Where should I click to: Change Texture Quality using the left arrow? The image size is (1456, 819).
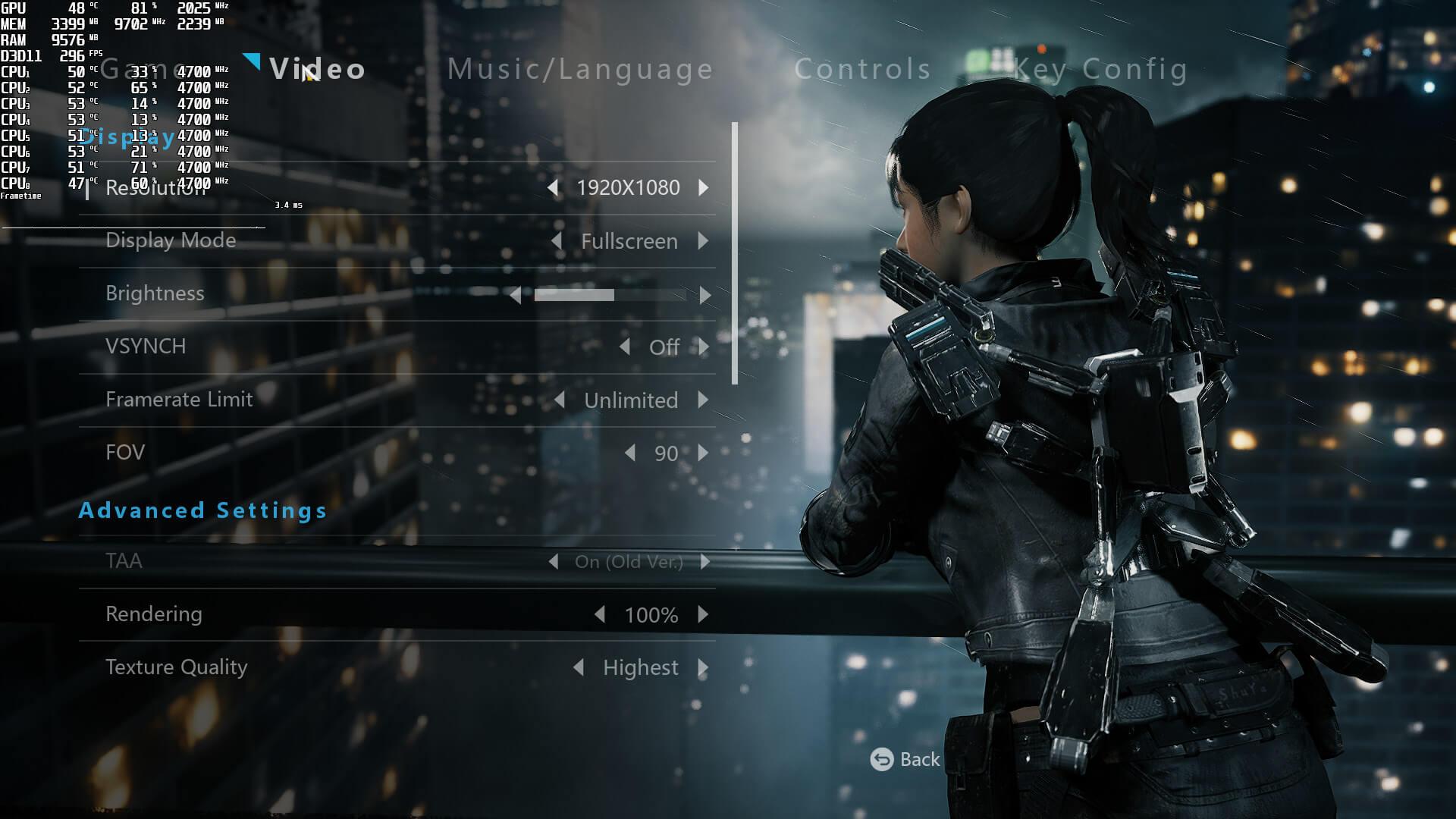579,667
